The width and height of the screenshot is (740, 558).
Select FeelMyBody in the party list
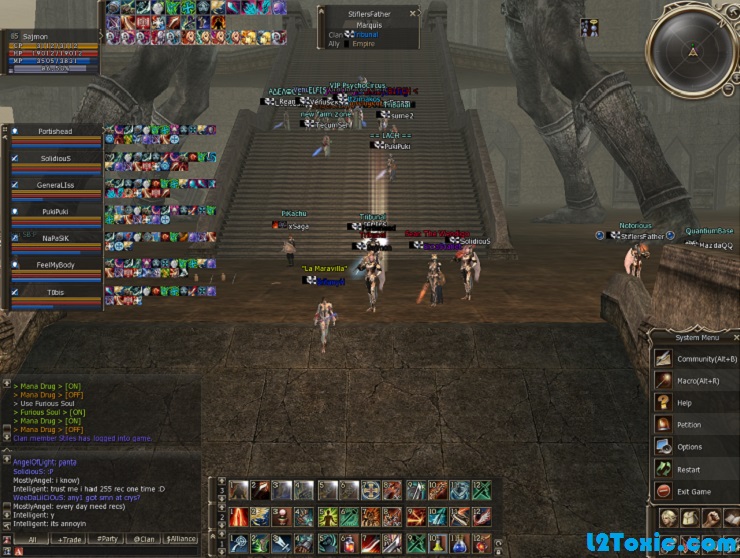[x=55, y=264]
